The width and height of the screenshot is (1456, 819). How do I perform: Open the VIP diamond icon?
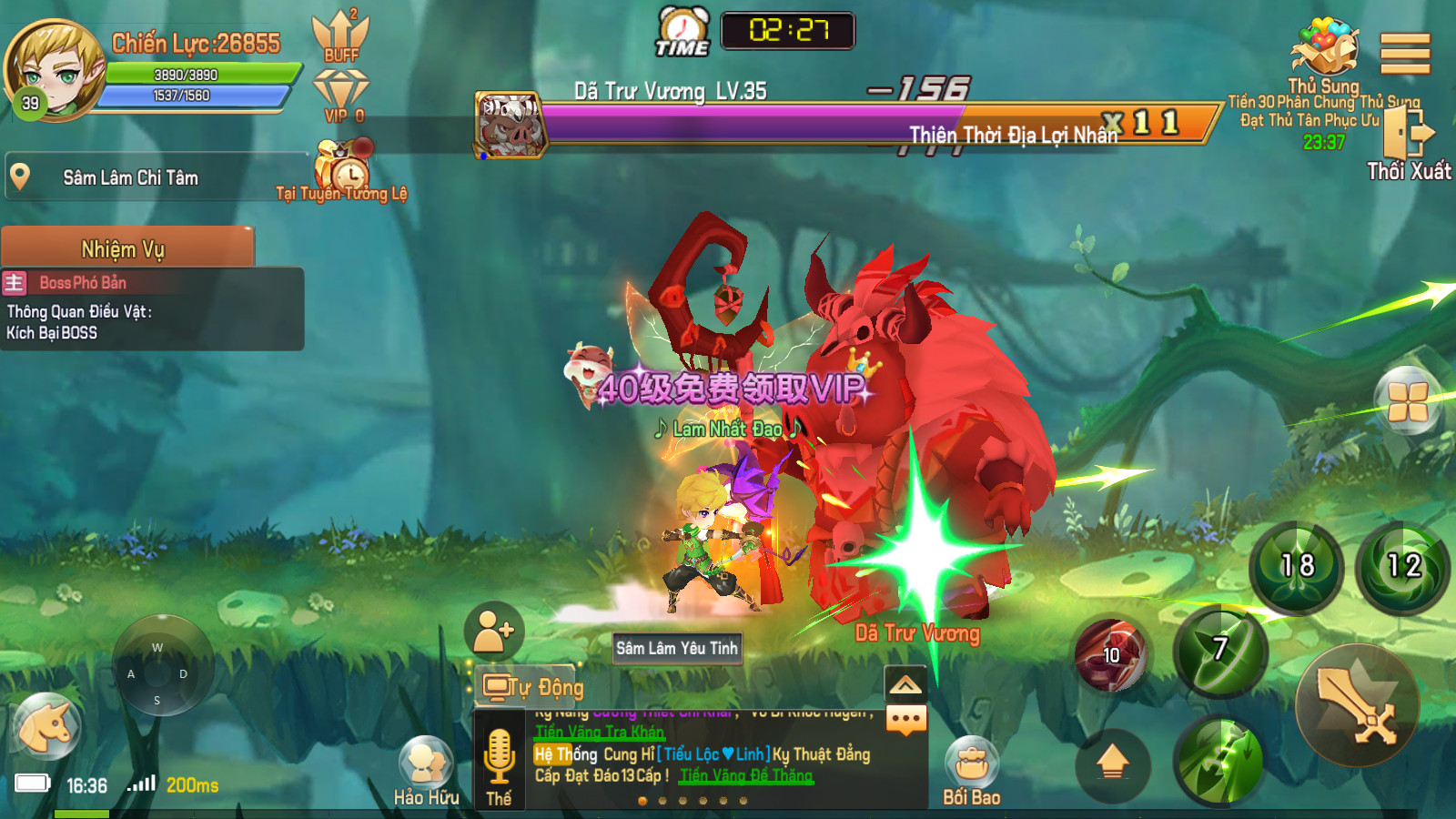[x=341, y=96]
